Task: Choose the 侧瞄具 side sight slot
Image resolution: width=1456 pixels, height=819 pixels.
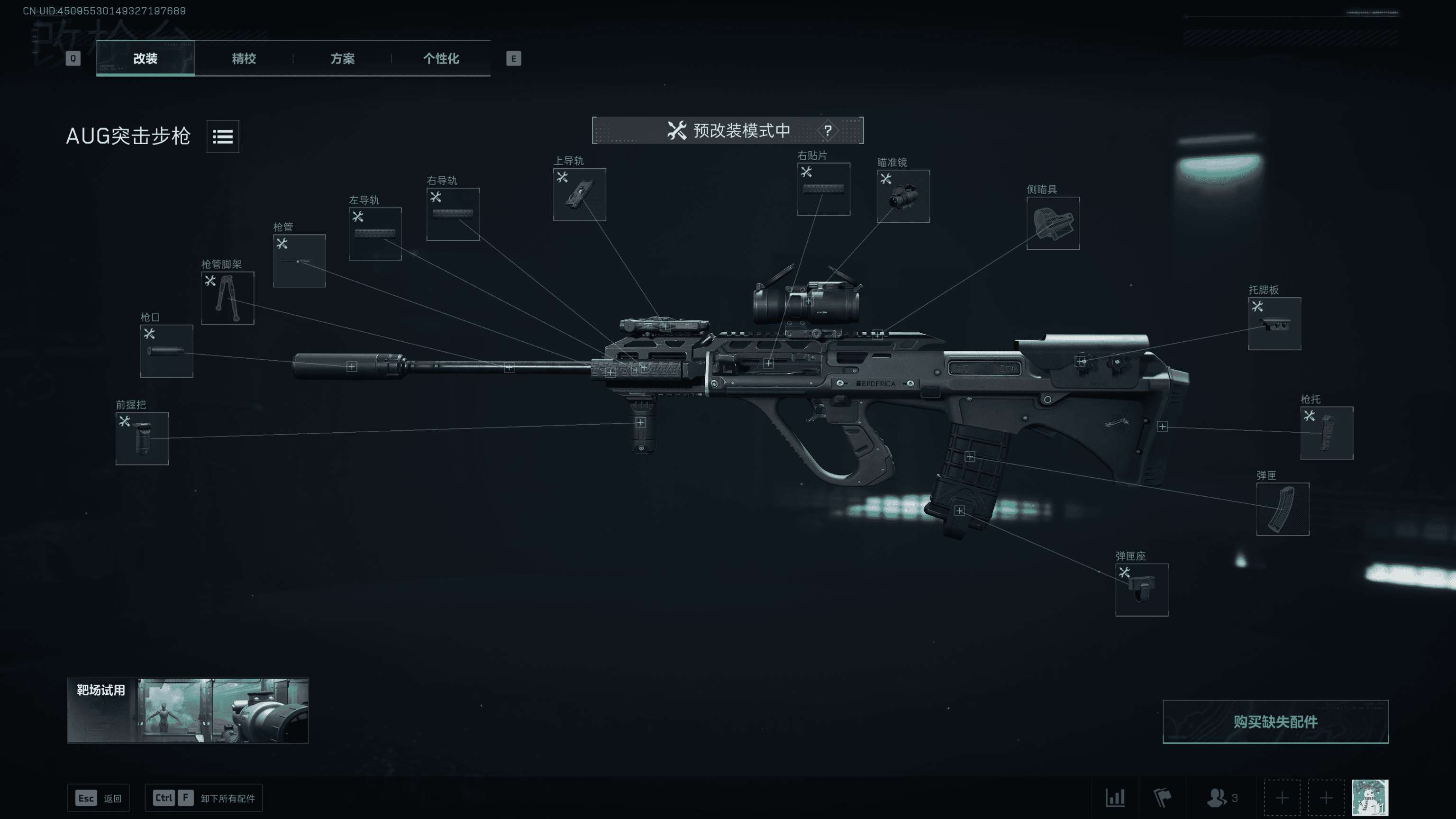Action: (x=1053, y=223)
